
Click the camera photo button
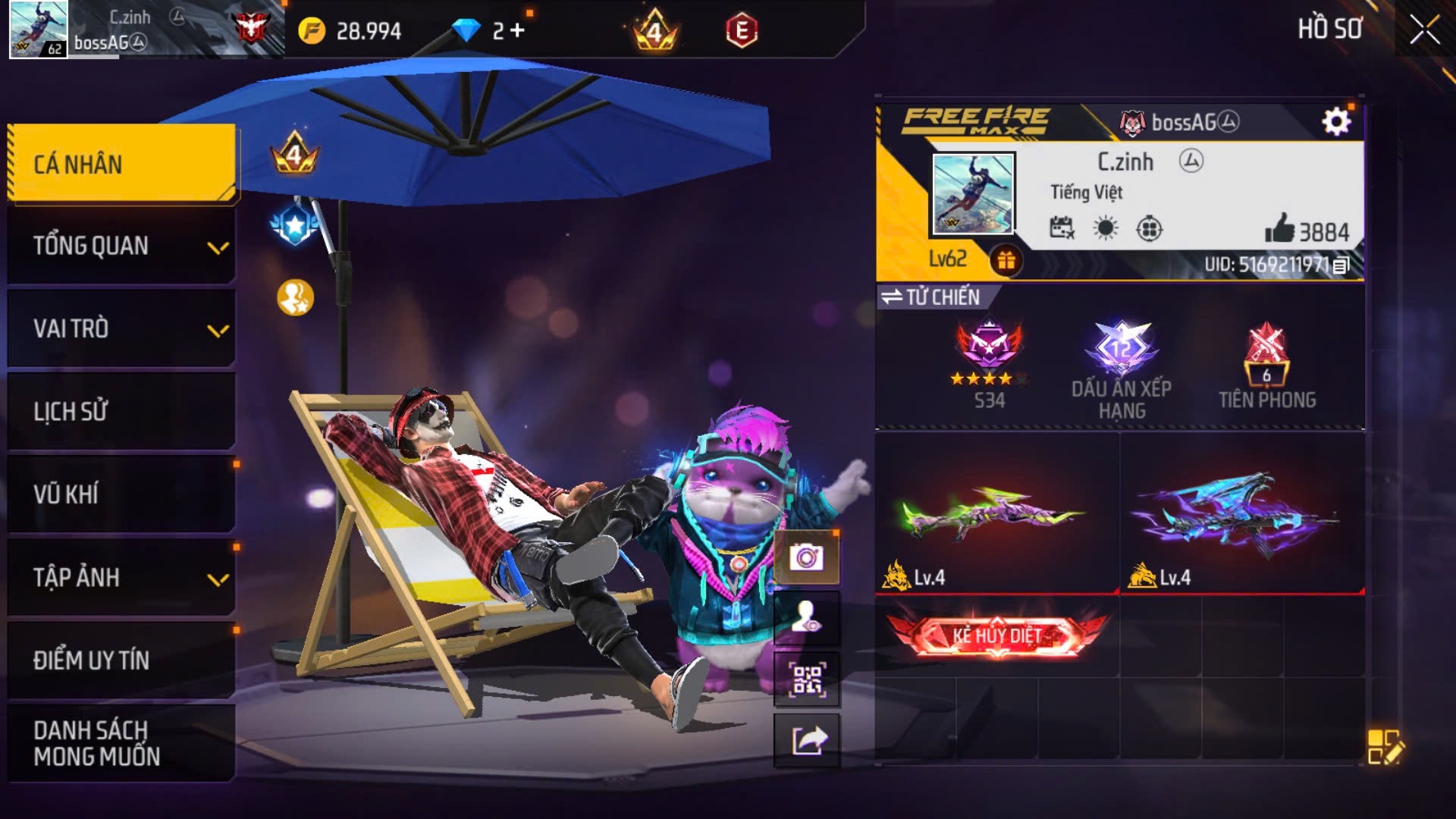[x=806, y=558]
